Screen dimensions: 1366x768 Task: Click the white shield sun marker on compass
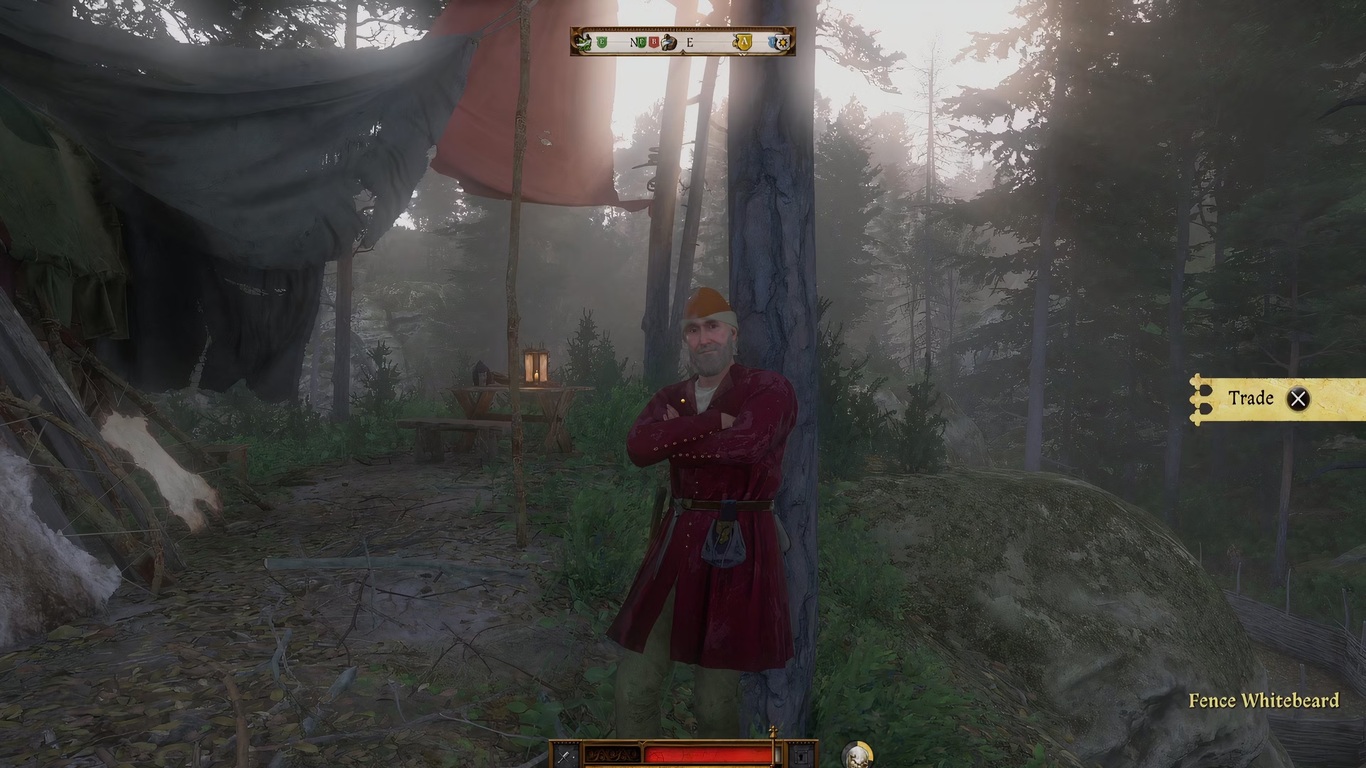[x=780, y=42]
